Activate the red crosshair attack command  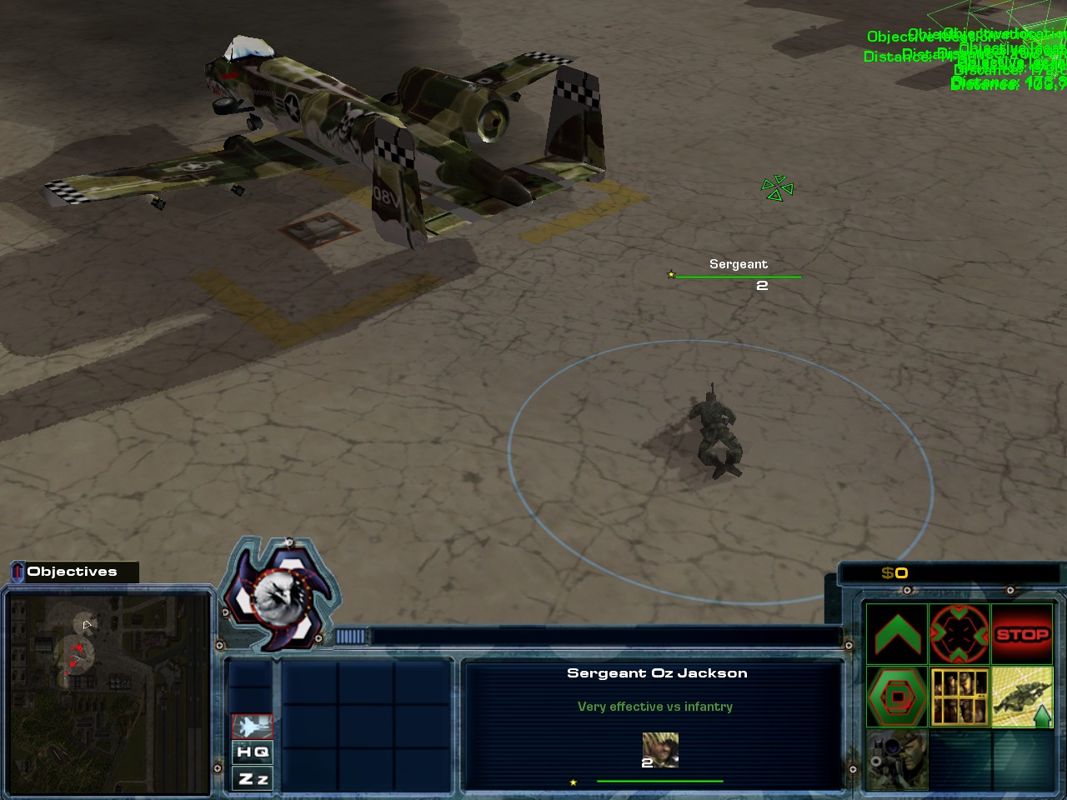point(959,634)
